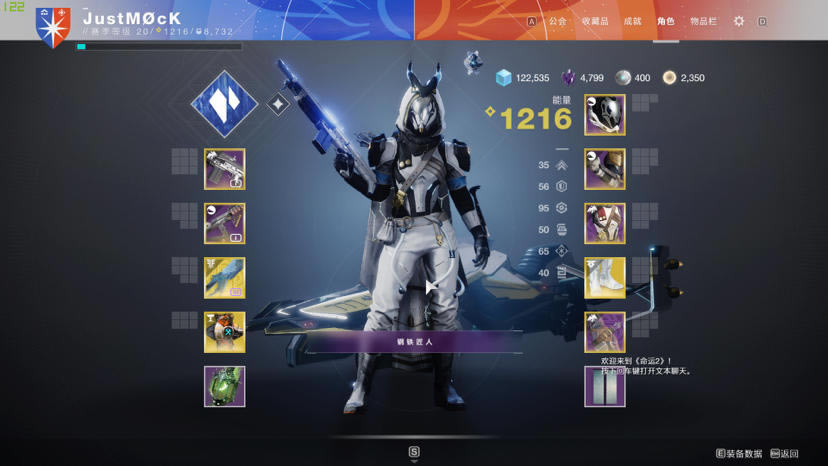The height and width of the screenshot is (466, 828).
Task: Open the 成就 (Triumphs) tab
Action: pos(632,21)
